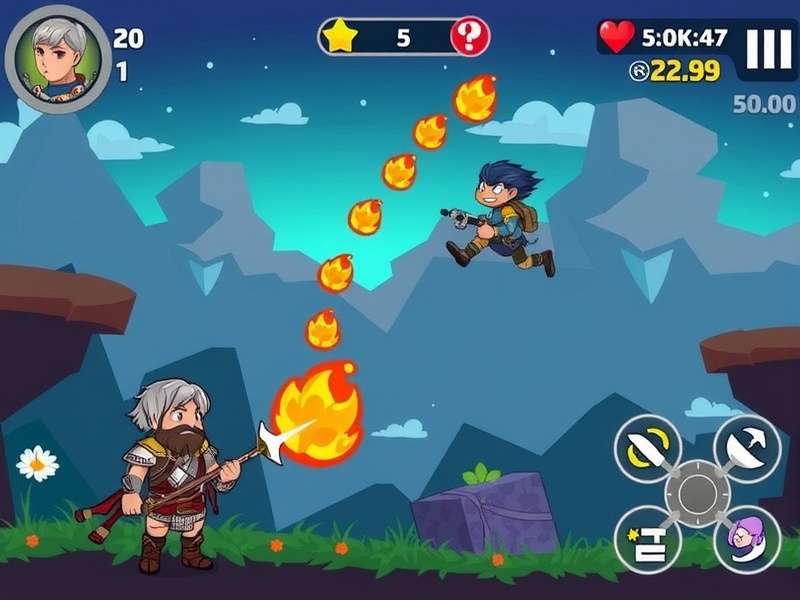
Task: Trigger the star and bars skill button
Action: [647, 539]
